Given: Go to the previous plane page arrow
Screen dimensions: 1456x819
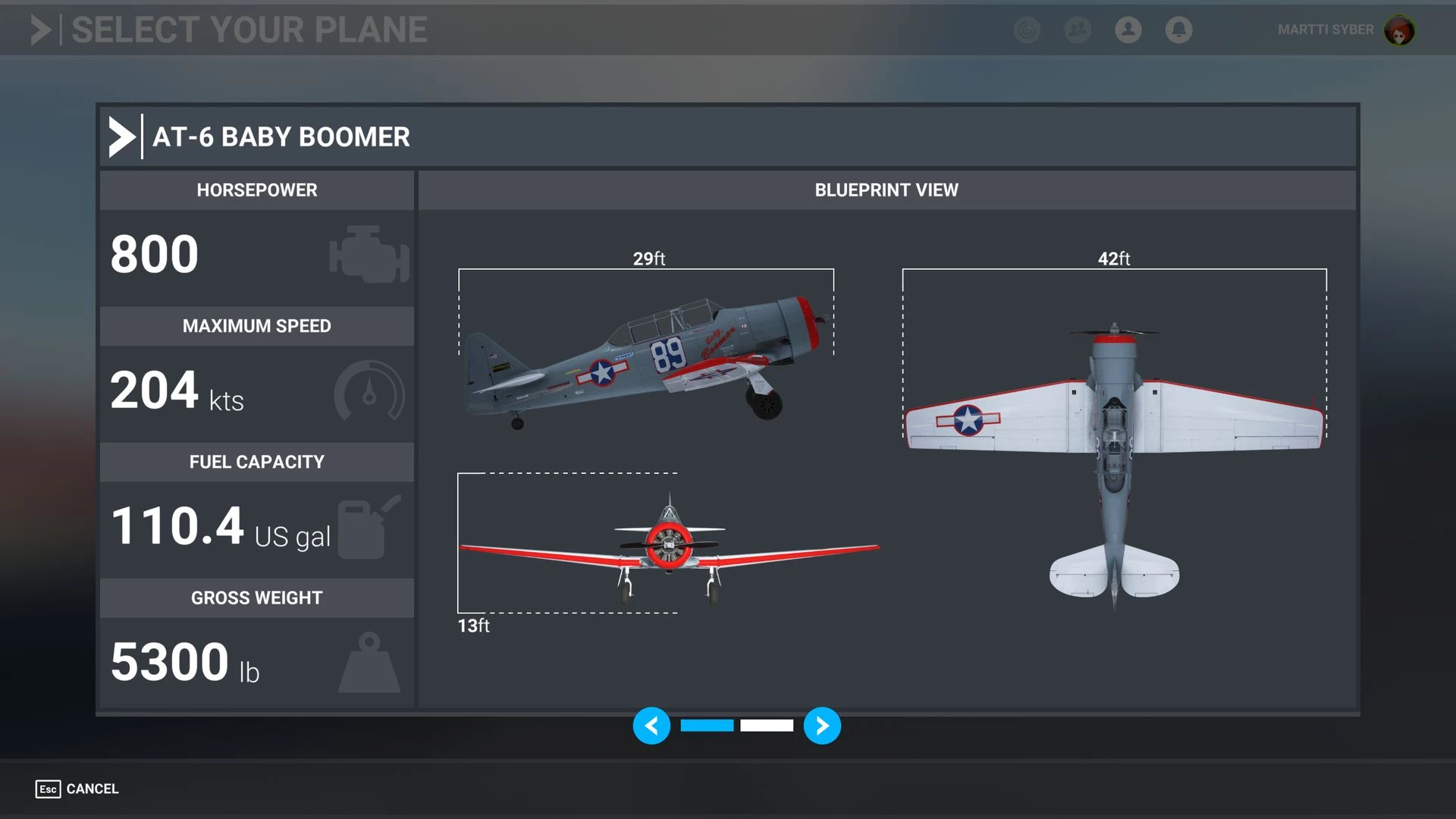Looking at the screenshot, I should tap(651, 726).
